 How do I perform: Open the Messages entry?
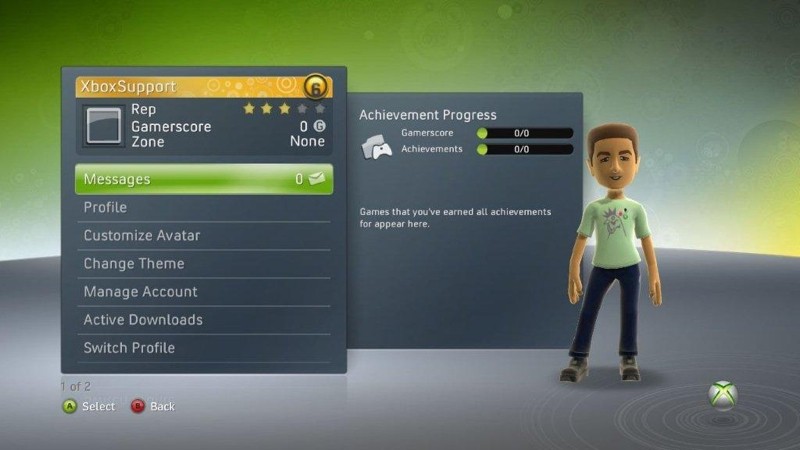[x=203, y=179]
